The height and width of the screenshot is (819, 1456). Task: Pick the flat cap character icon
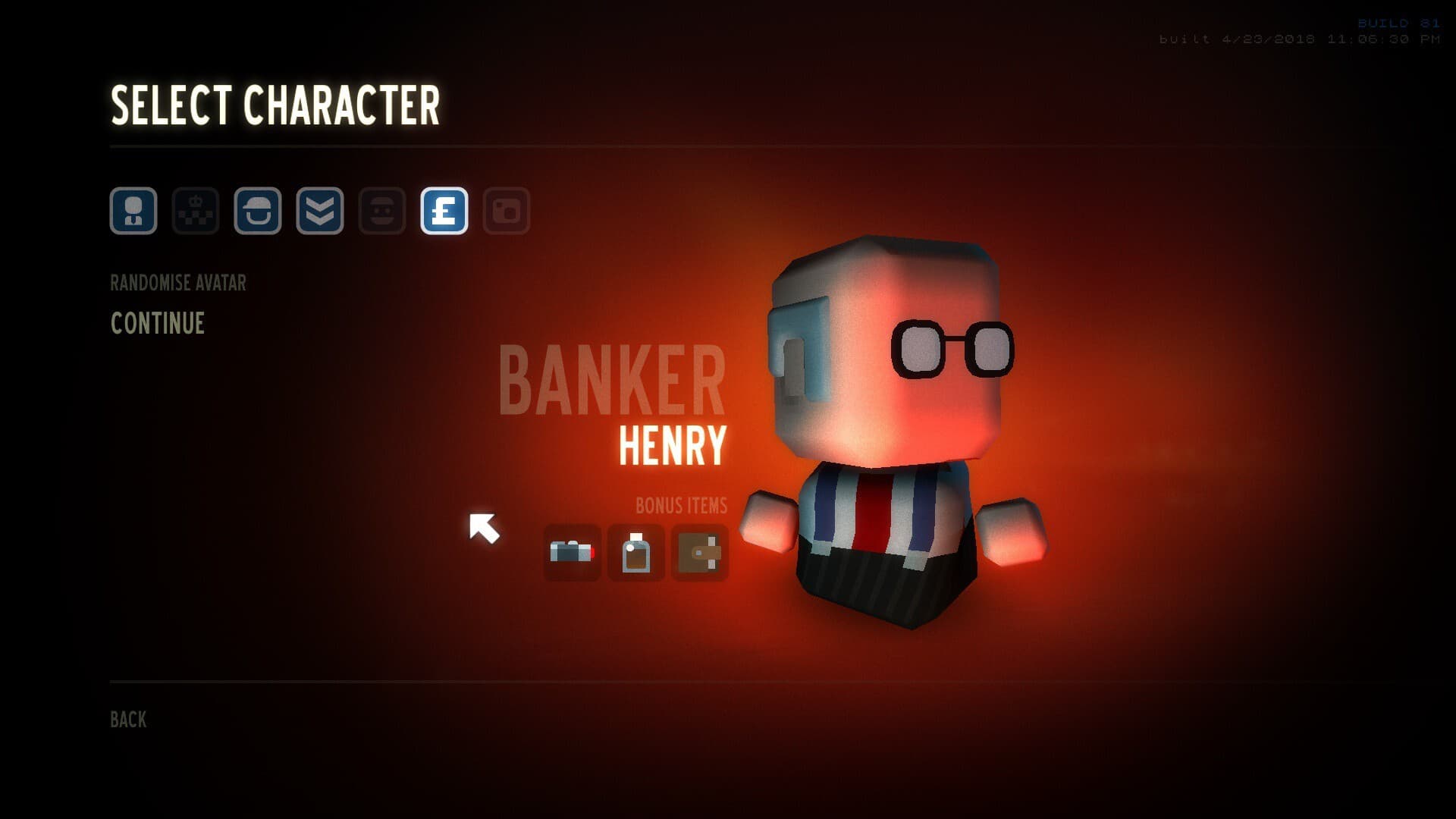tap(258, 211)
